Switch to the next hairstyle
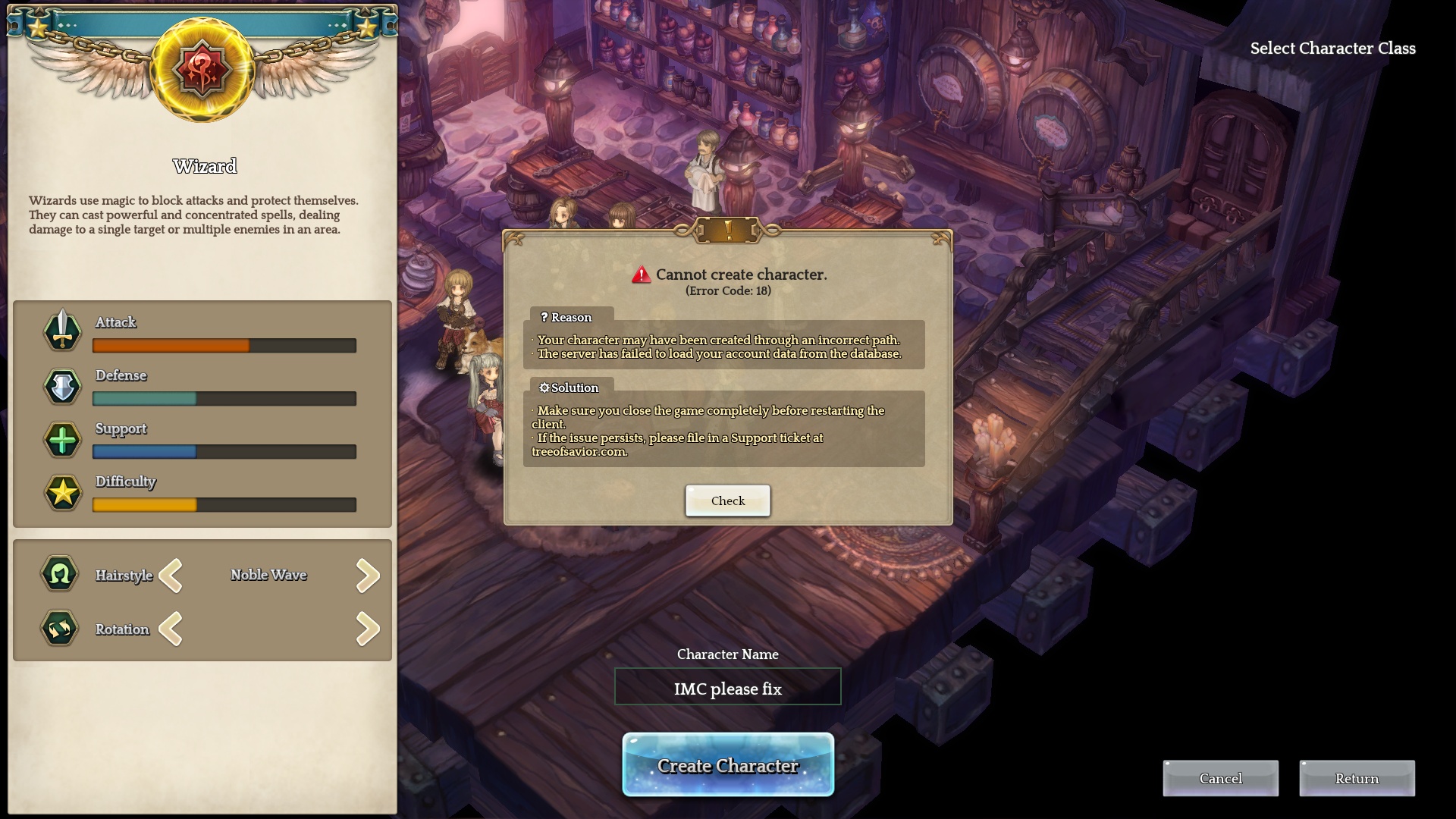The width and height of the screenshot is (1456, 819). point(368,576)
